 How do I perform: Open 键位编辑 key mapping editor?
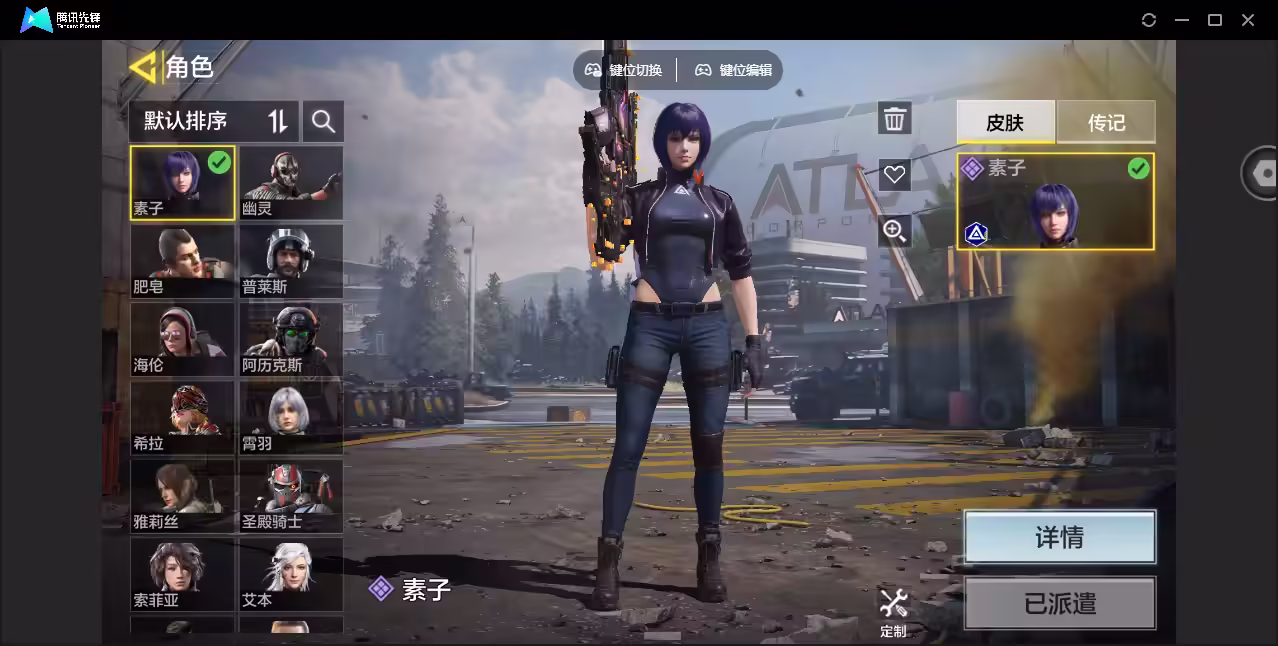pyautogui.click(x=734, y=70)
